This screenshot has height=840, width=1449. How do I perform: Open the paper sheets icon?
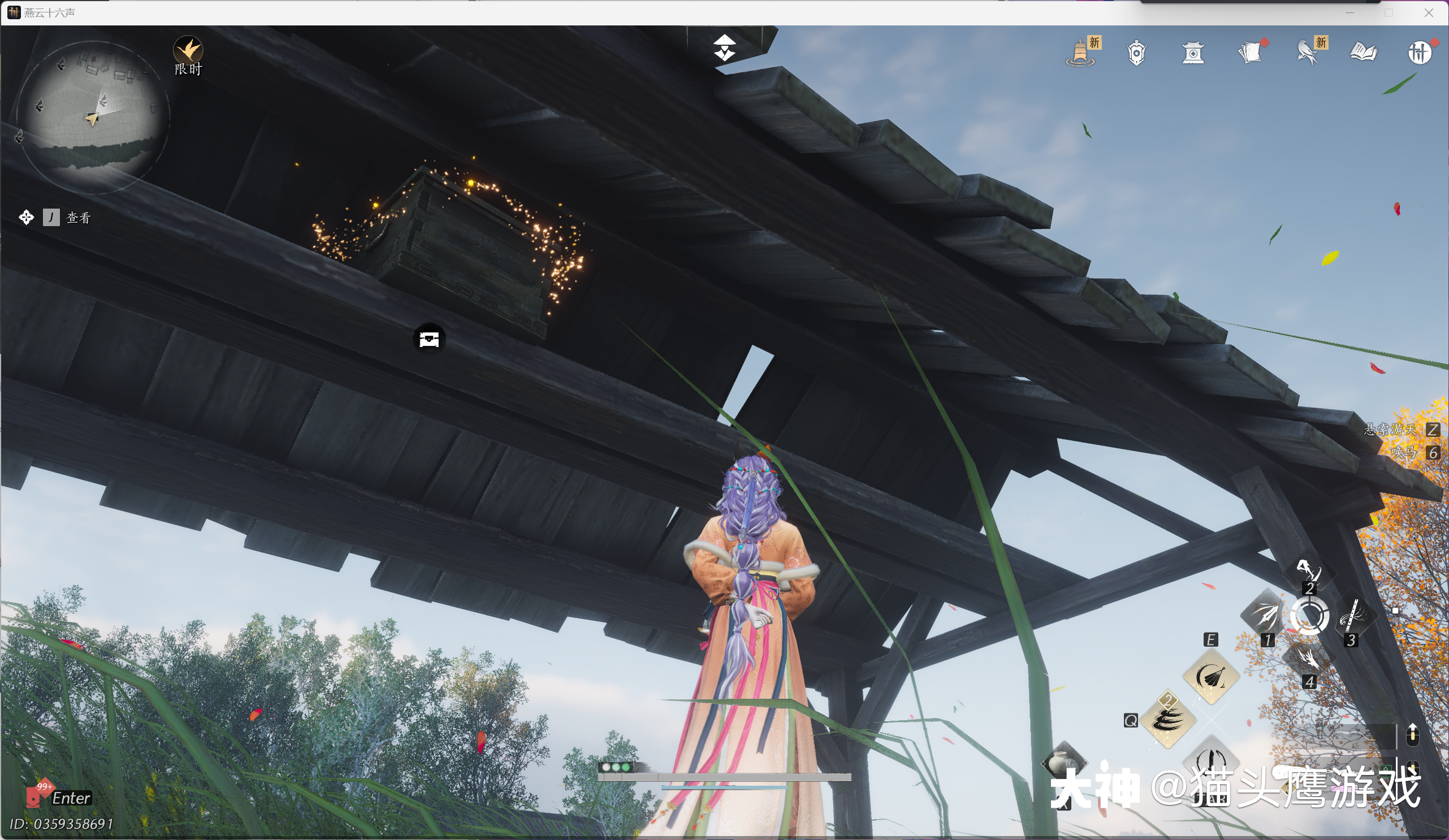click(x=1250, y=54)
